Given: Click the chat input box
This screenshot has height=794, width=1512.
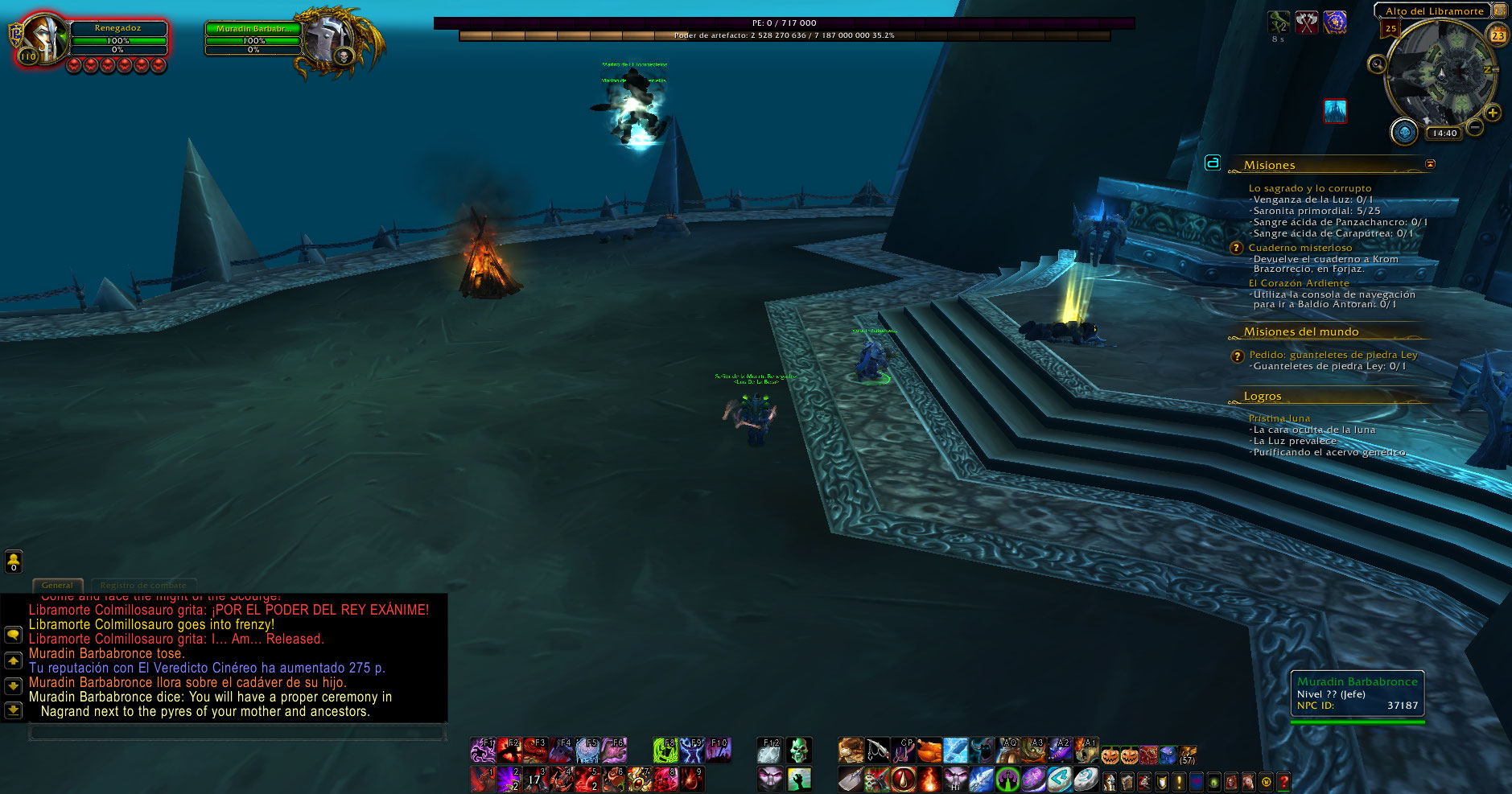Looking at the screenshot, I should [x=237, y=732].
